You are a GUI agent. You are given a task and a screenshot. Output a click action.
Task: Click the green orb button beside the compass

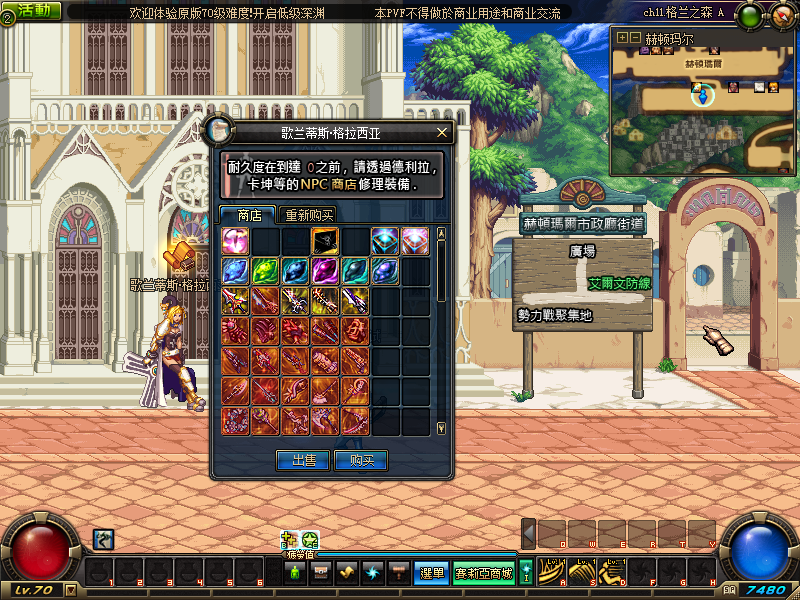[752, 15]
